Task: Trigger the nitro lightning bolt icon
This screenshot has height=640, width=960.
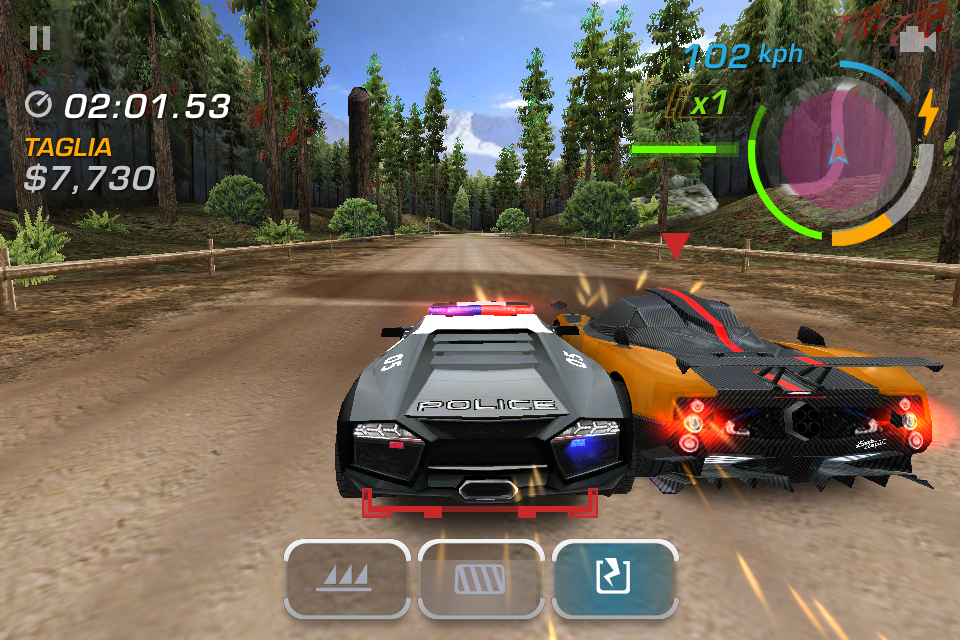Action: point(929,112)
